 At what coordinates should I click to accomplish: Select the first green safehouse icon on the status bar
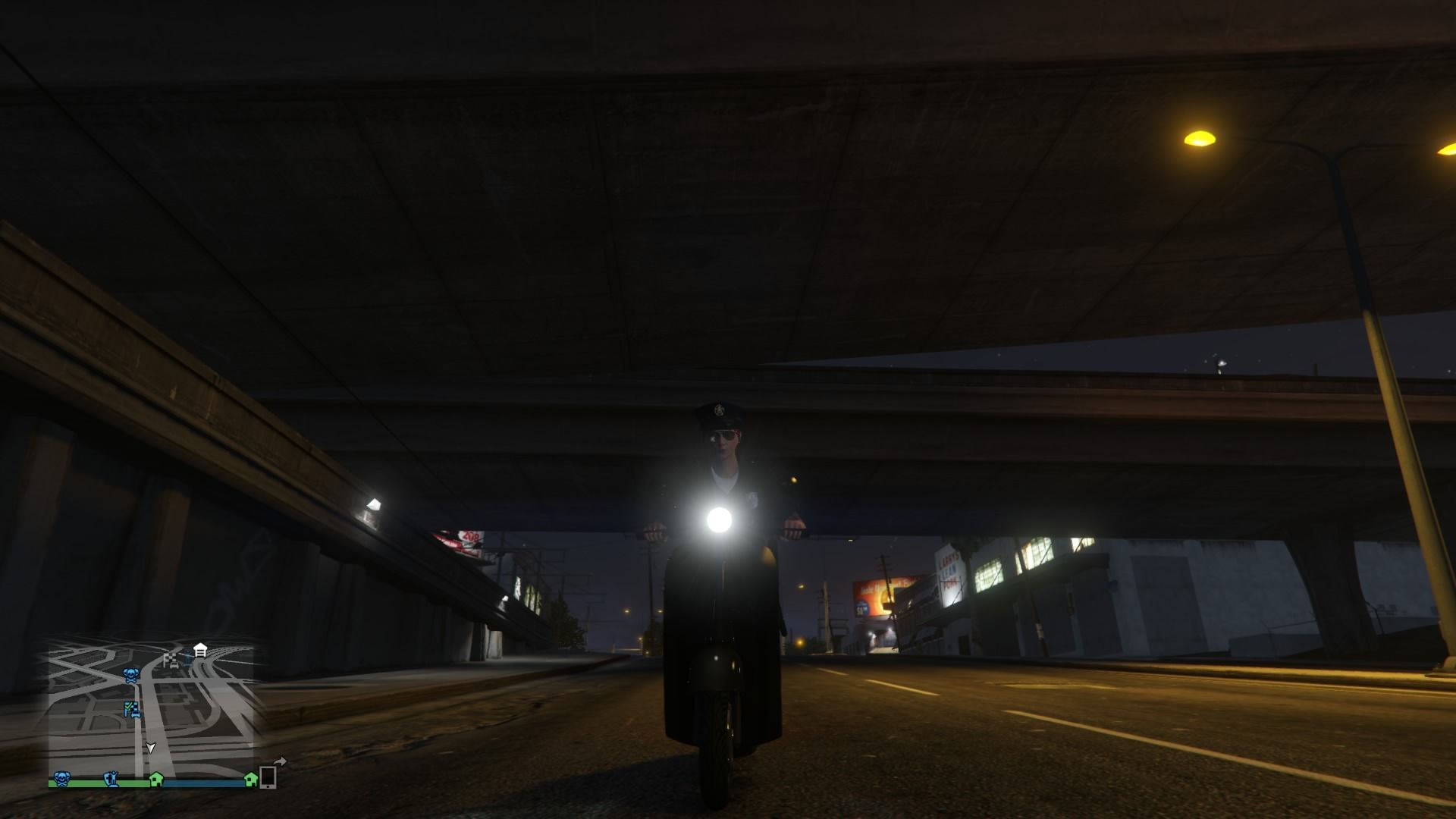click(x=156, y=780)
